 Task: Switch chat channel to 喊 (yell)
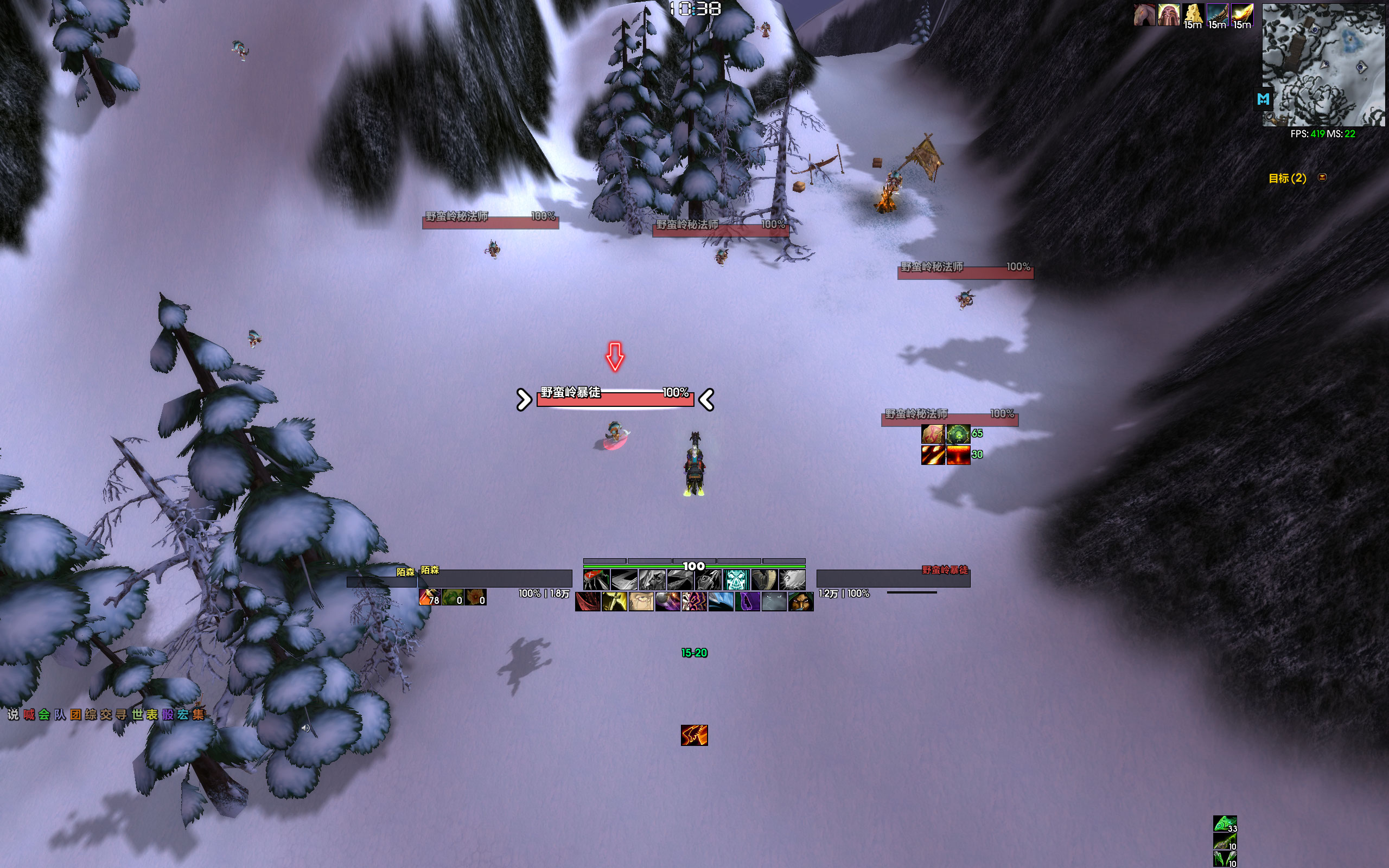[29, 714]
